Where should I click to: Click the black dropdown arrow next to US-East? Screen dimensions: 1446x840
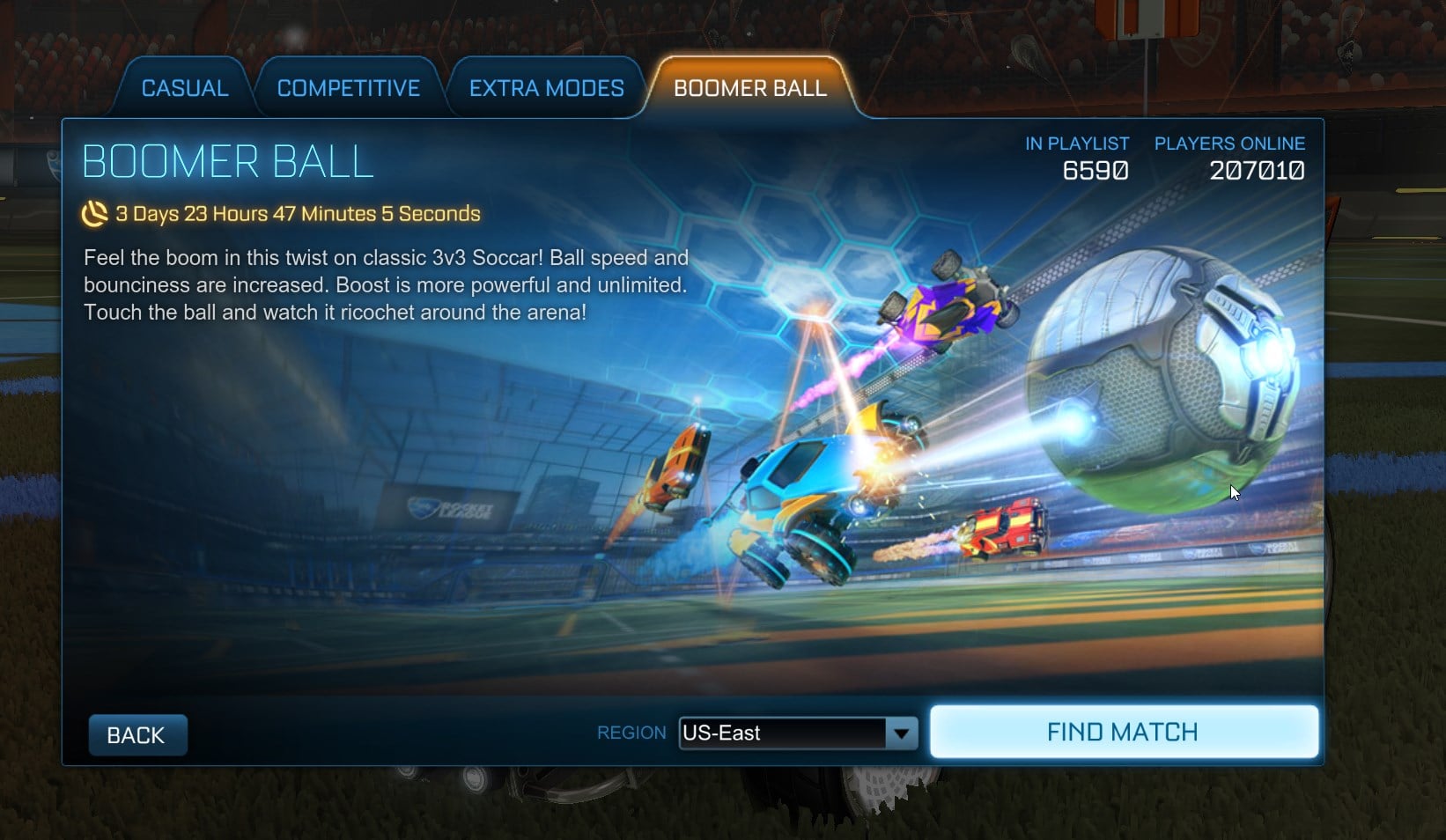(x=901, y=733)
